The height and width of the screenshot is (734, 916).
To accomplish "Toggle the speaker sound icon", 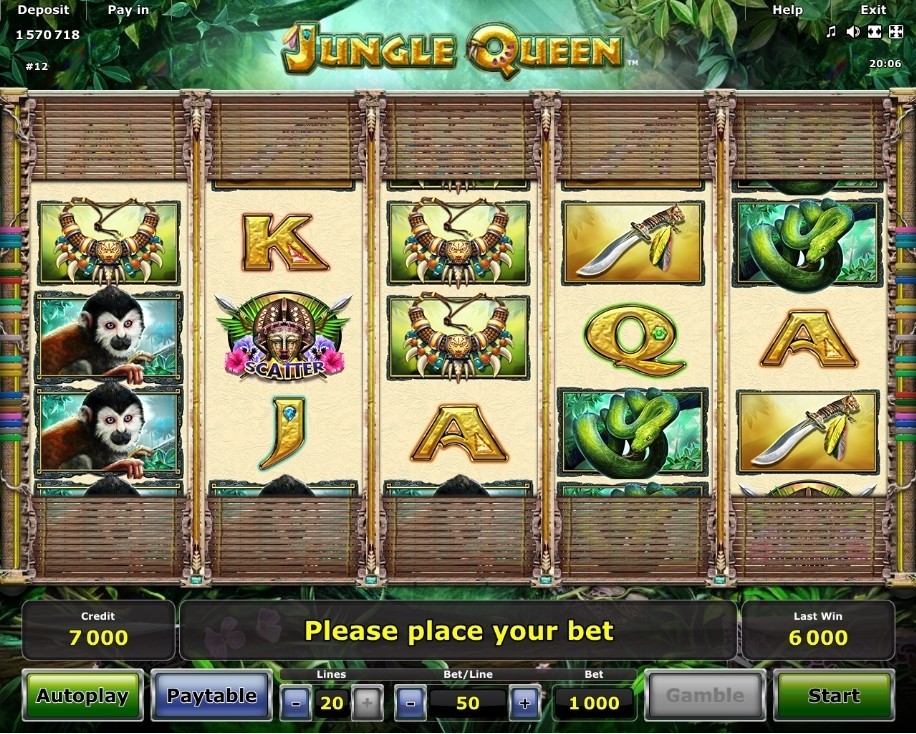I will 853,32.
